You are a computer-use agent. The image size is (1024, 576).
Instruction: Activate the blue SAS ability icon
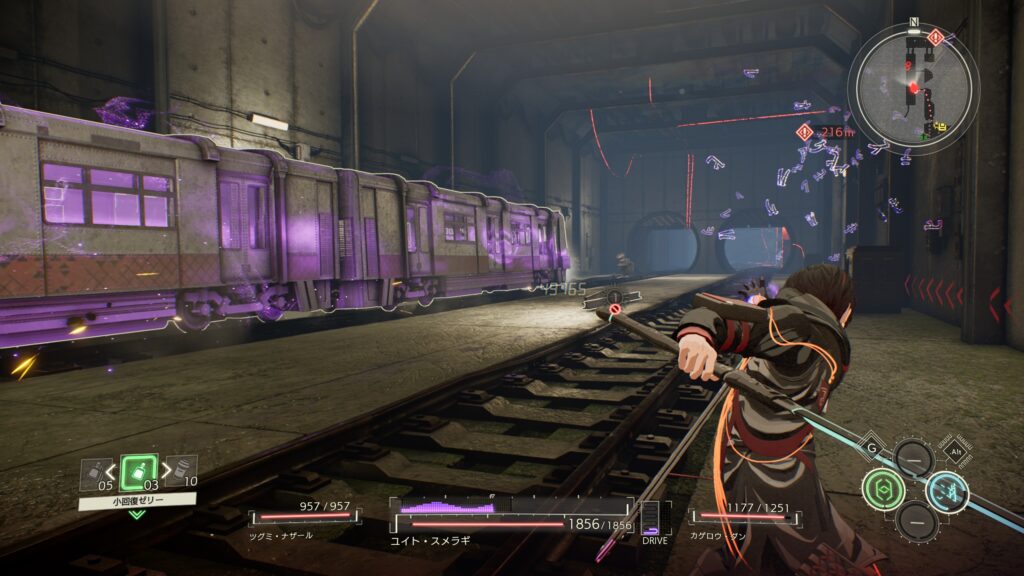(946, 490)
